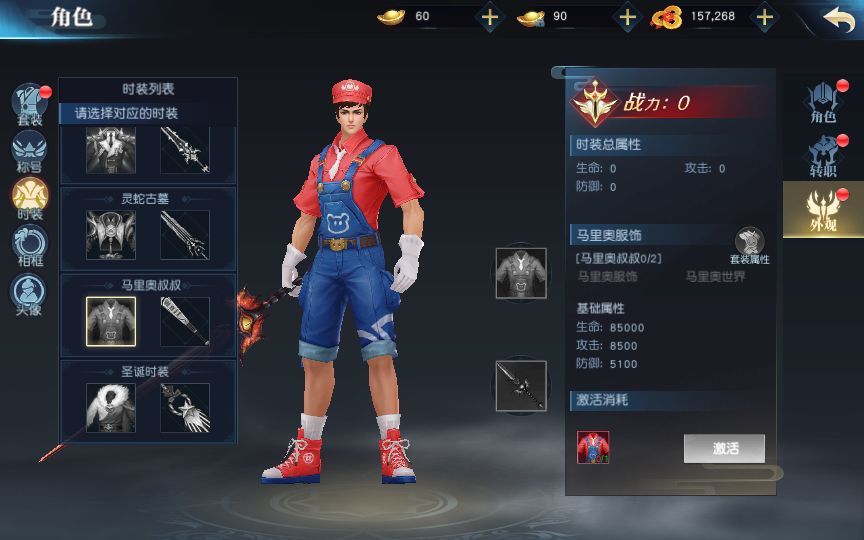The height and width of the screenshot is (540, 864).
Task: Choose the 圣诞时装 fur-collar outfit
Action: 111,408
